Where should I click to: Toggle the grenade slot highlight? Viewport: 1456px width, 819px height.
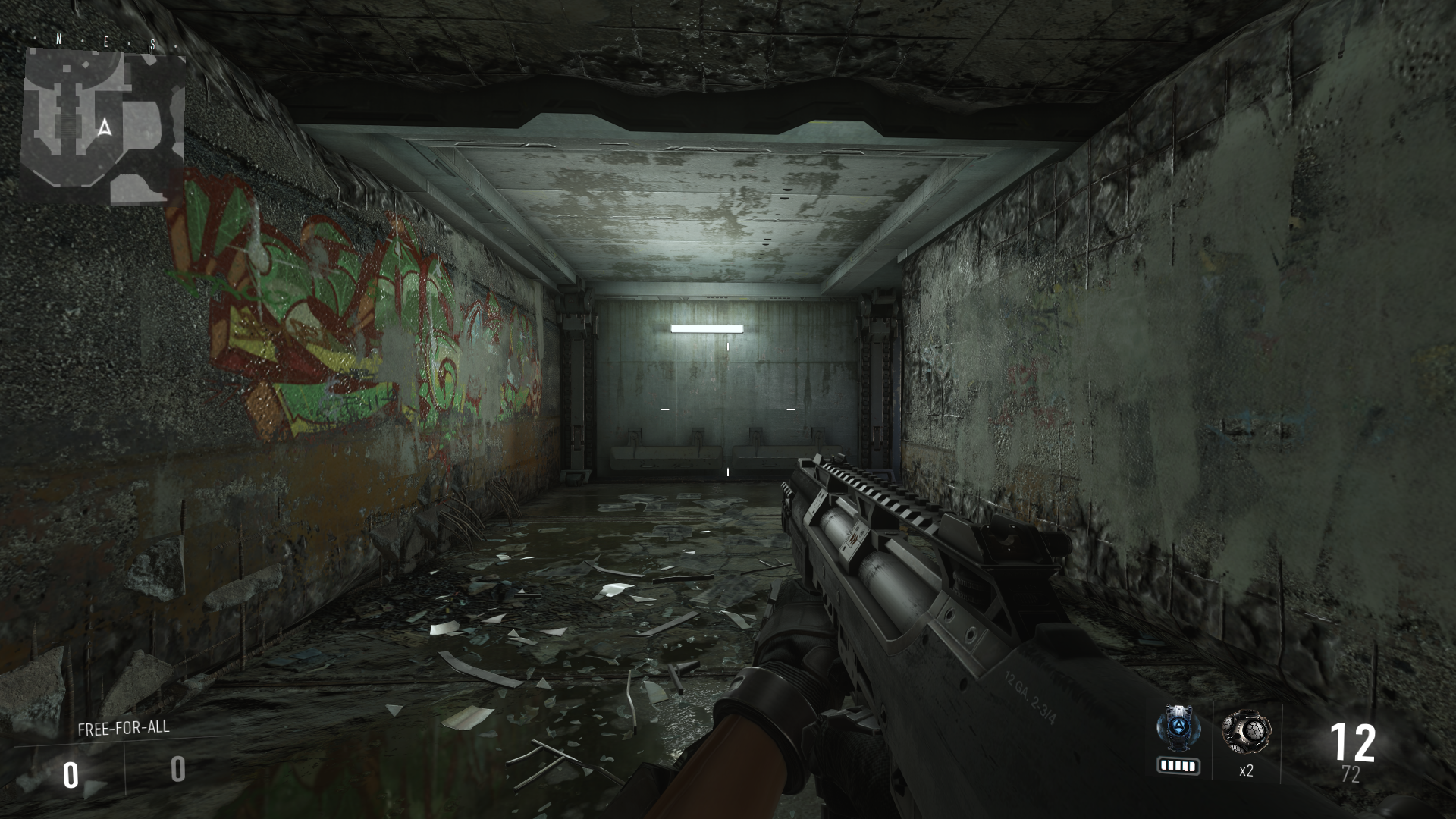pyautogui.click(x=1247, y=743)
